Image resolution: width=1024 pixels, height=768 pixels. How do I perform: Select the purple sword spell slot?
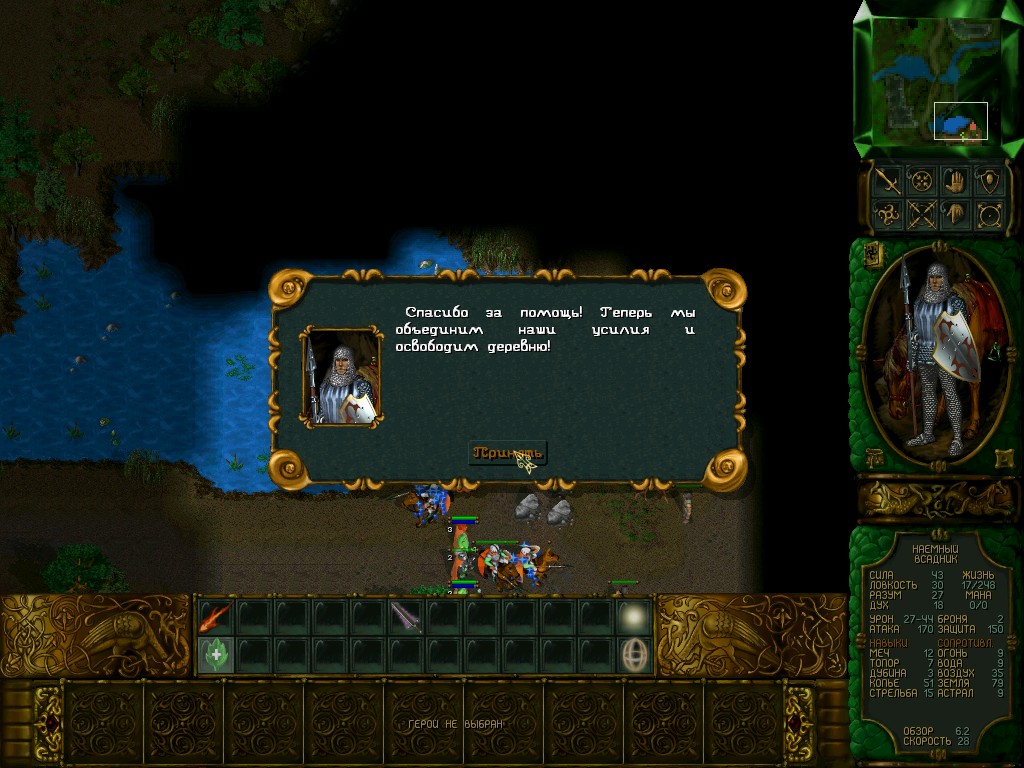tap(406, 617)
